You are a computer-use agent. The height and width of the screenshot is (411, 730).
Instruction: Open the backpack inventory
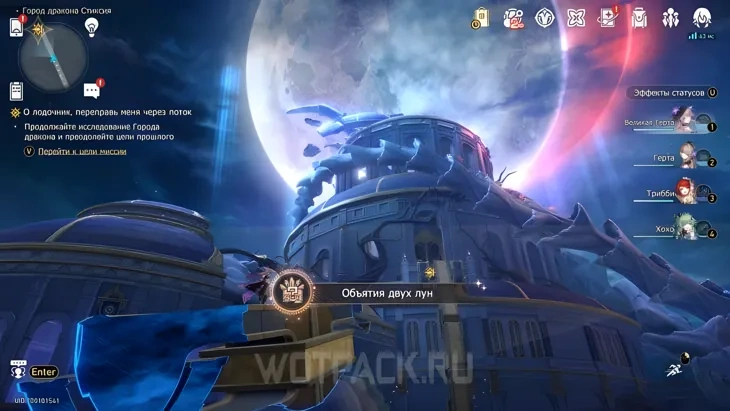coord(639,17)
